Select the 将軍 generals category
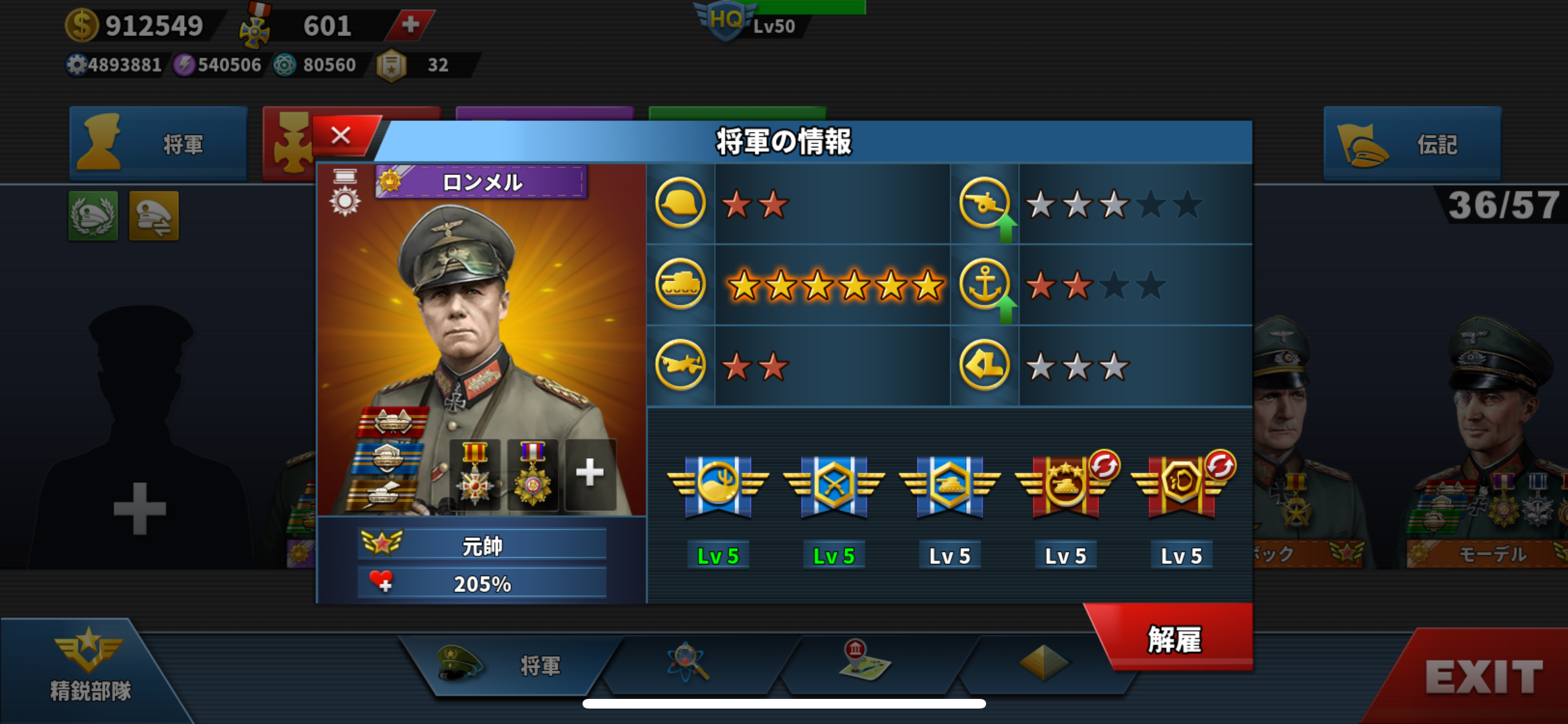The width and height of the screenshot is (1568, 724). [x=158, y=144]
